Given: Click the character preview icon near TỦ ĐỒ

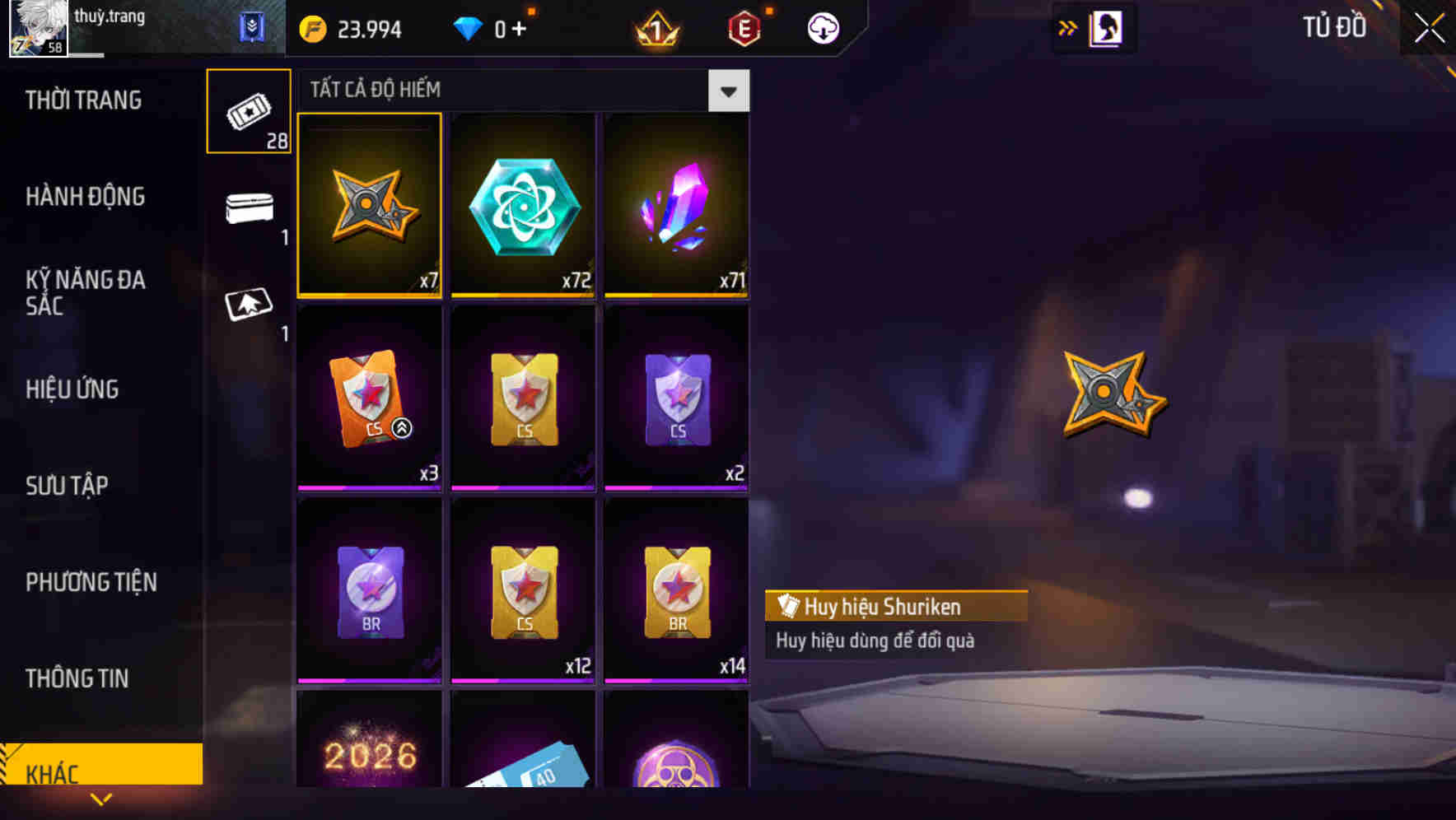Looking at the screenshot, I should [x=1106, y=27].
